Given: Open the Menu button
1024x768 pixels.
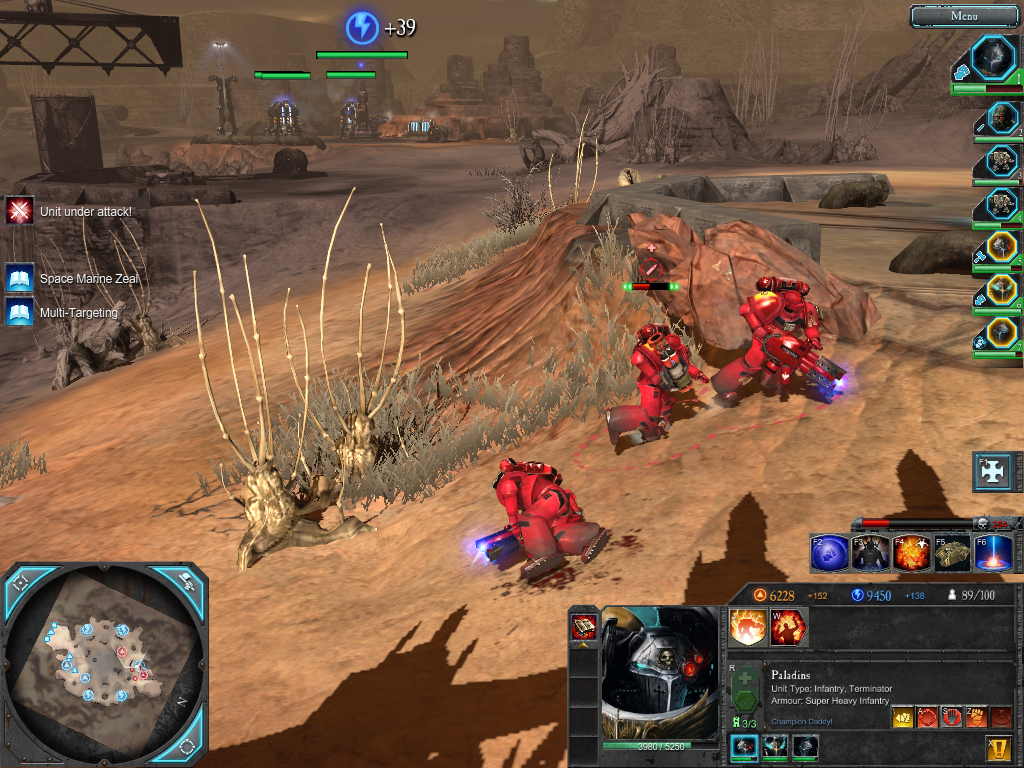Looking at the screenshot, I should (x=964, y=16).
